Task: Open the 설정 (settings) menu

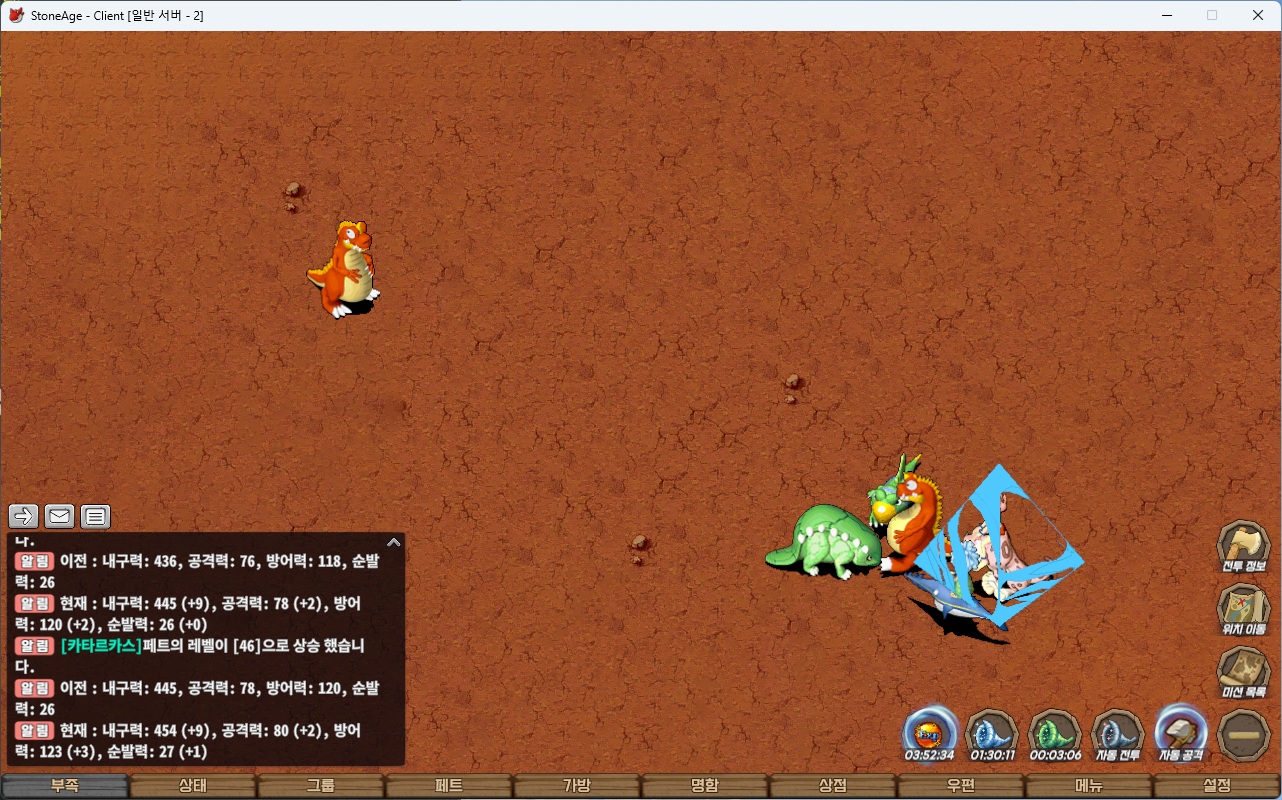Action: 1217,786
